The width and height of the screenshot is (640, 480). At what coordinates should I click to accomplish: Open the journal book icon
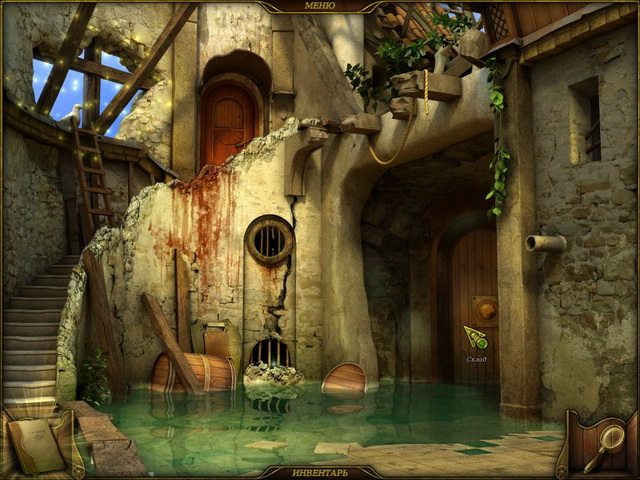tap(35, 442)
